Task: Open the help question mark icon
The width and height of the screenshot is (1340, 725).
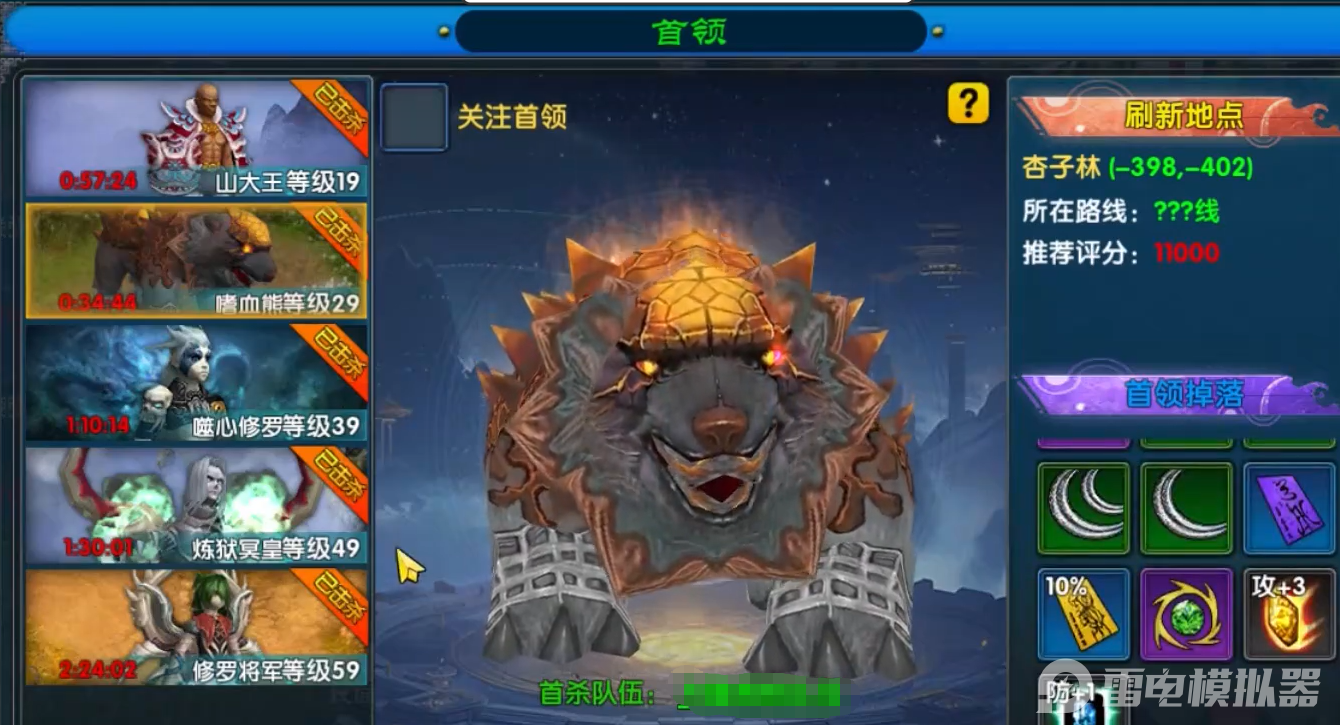Action: coord(966,104)
